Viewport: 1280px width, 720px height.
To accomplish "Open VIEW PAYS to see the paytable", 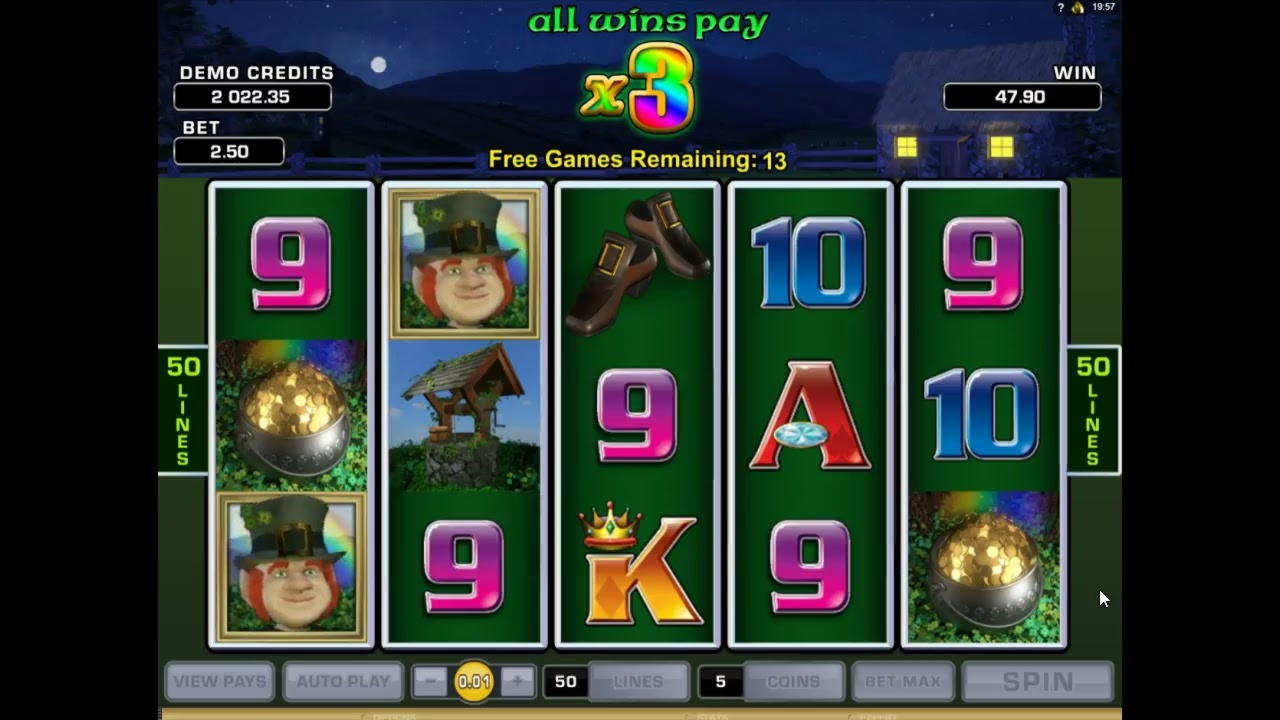I will coord(220,681).
